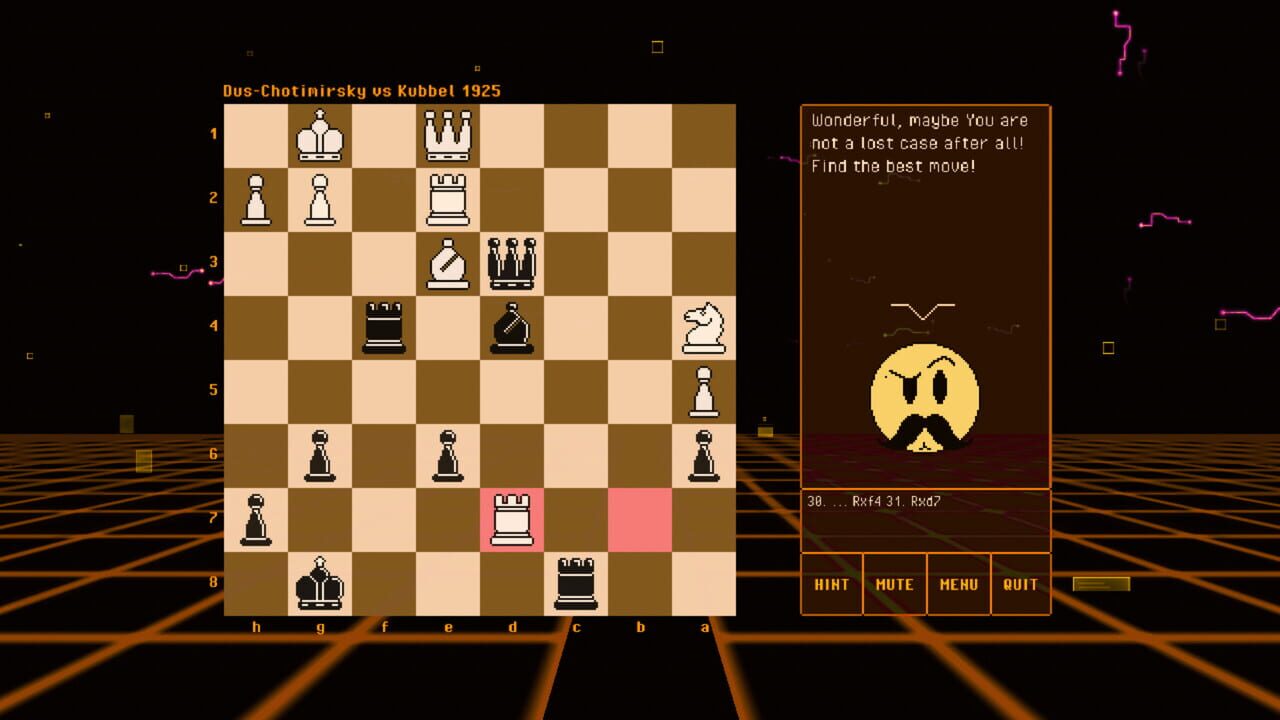Mute the game sound
The image size is (1280, 720).
894,584
